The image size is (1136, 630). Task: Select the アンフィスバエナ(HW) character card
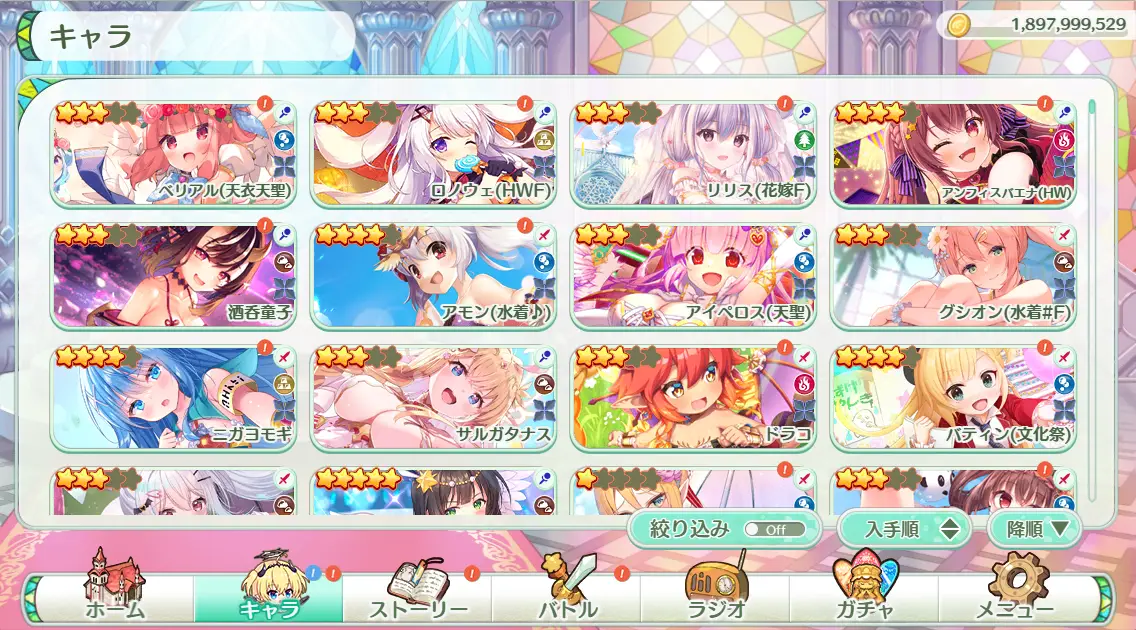953,154
